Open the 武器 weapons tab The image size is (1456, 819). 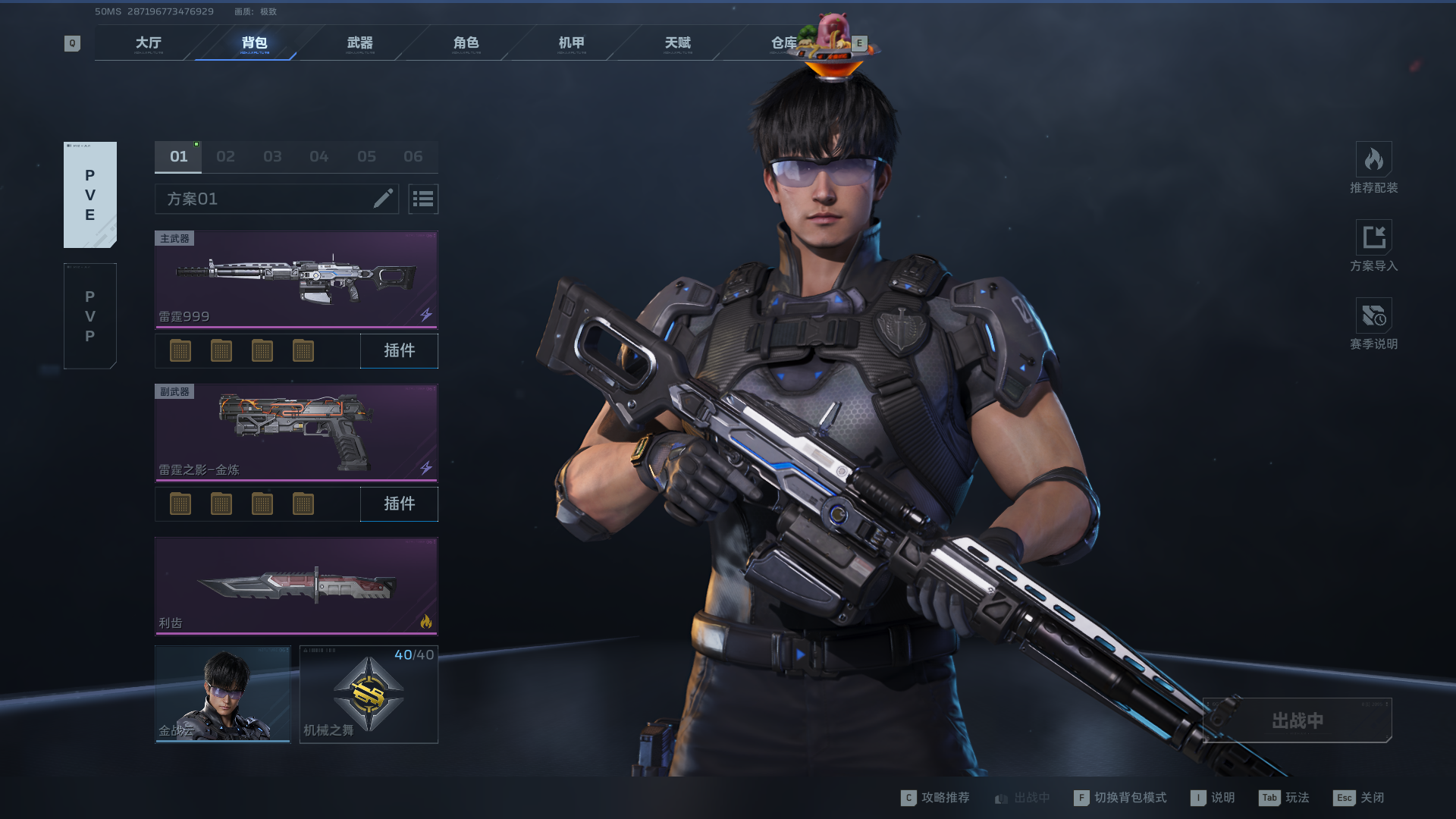pos(360,43)
